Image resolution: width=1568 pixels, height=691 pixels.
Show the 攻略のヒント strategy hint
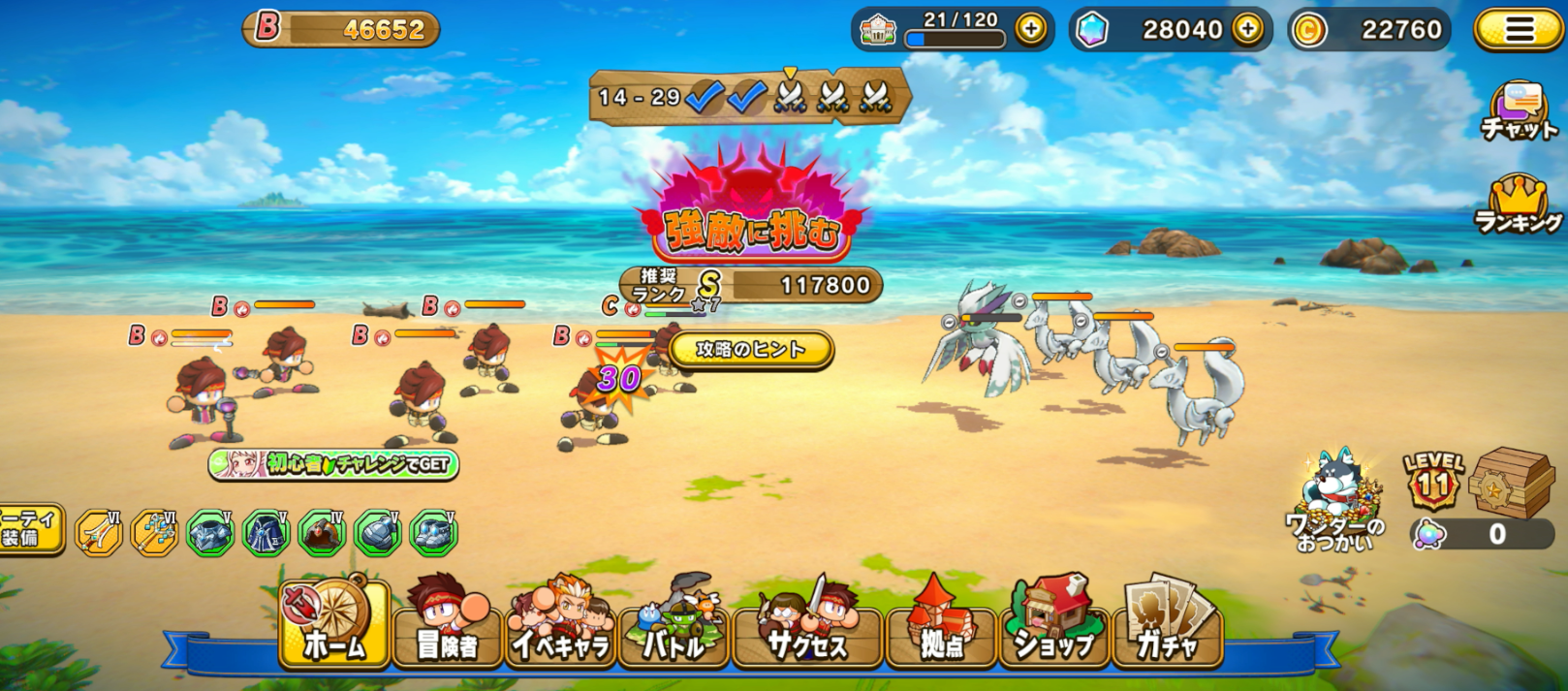pos(751,349)
